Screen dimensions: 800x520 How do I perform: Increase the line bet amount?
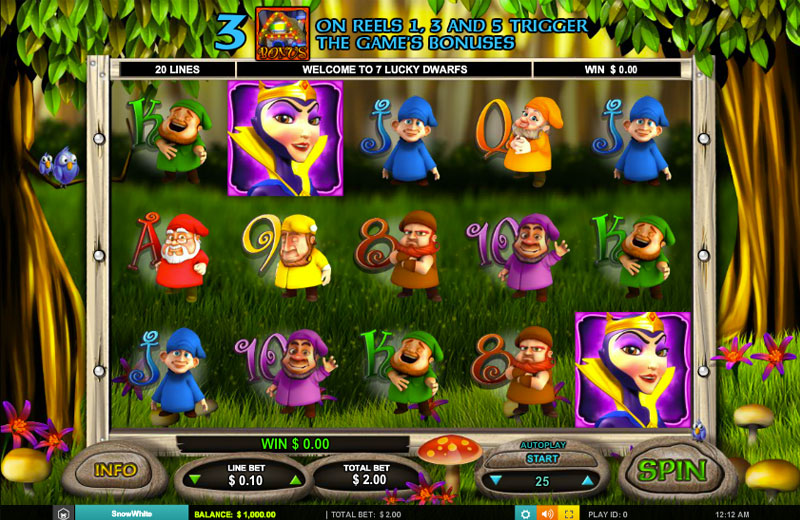(295, 481)
